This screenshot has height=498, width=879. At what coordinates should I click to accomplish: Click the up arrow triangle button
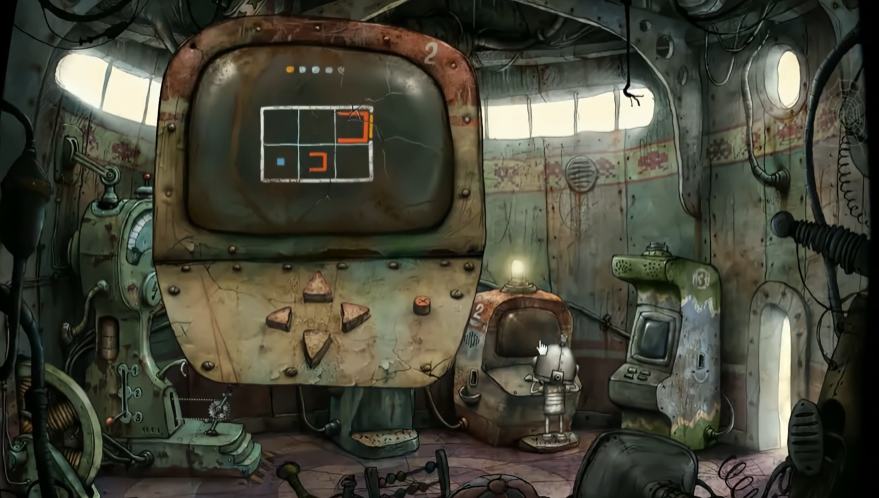pyautogui.click(x=318, y=288)
